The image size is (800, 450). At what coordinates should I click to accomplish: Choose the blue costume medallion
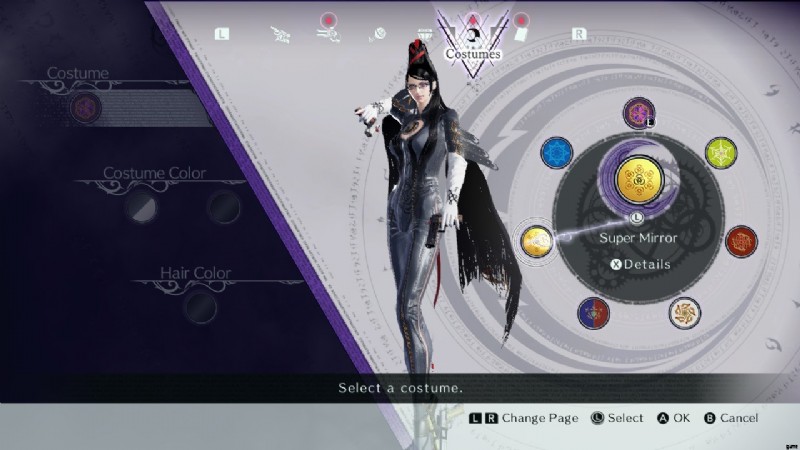coord(556,153)
